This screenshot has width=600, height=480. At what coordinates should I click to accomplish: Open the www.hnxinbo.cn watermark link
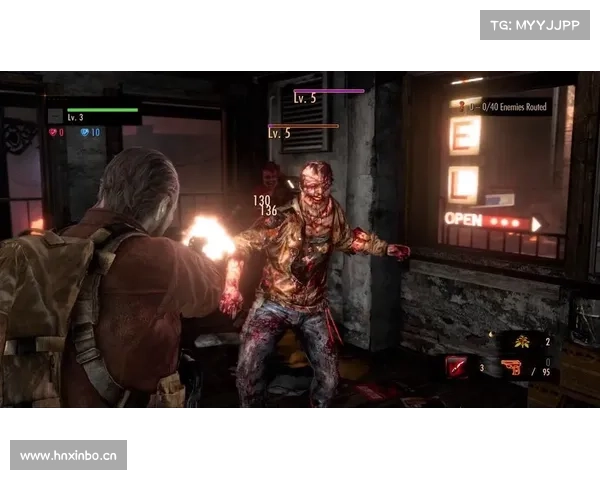68,455
